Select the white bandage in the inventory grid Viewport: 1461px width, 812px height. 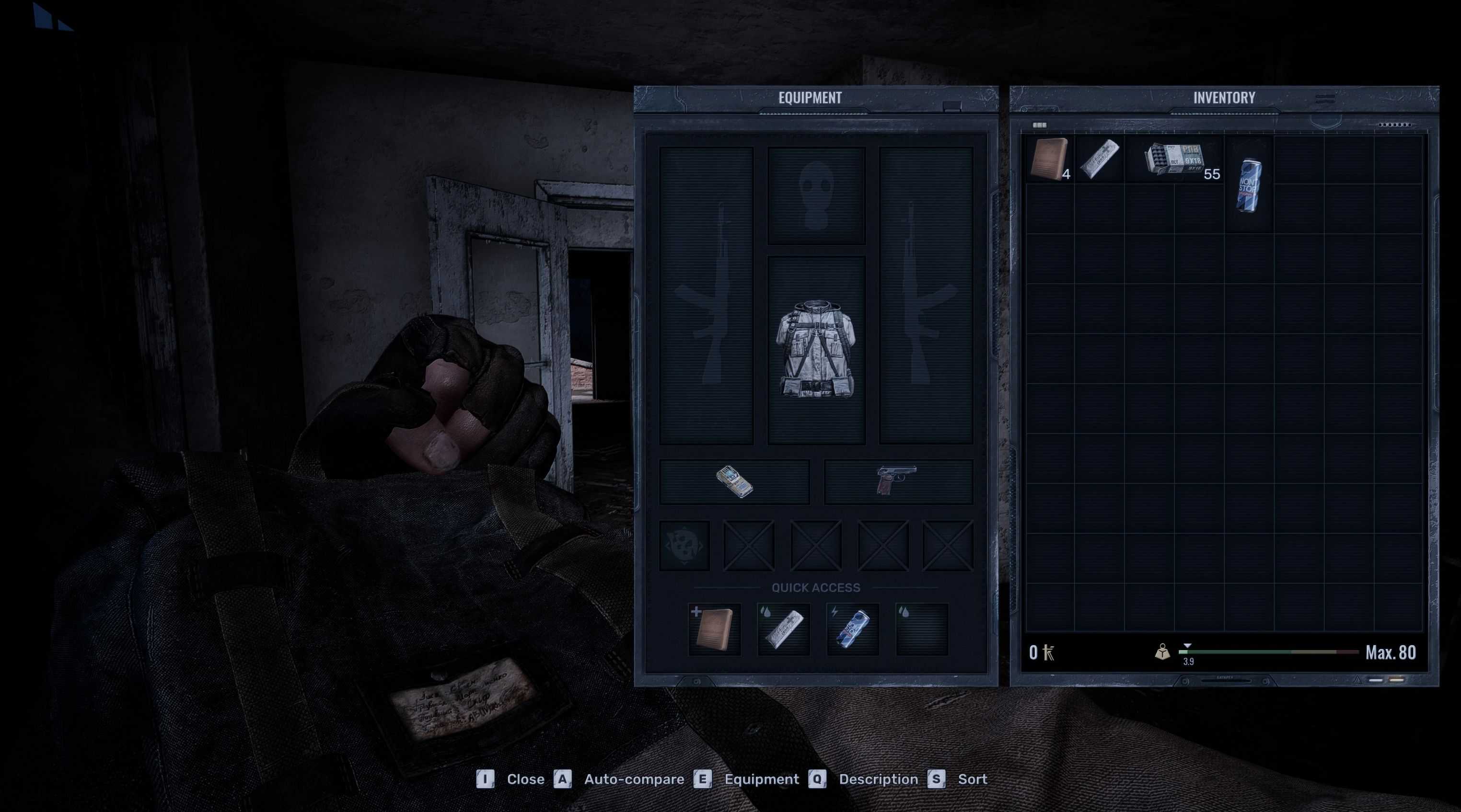pos(1099,159)
